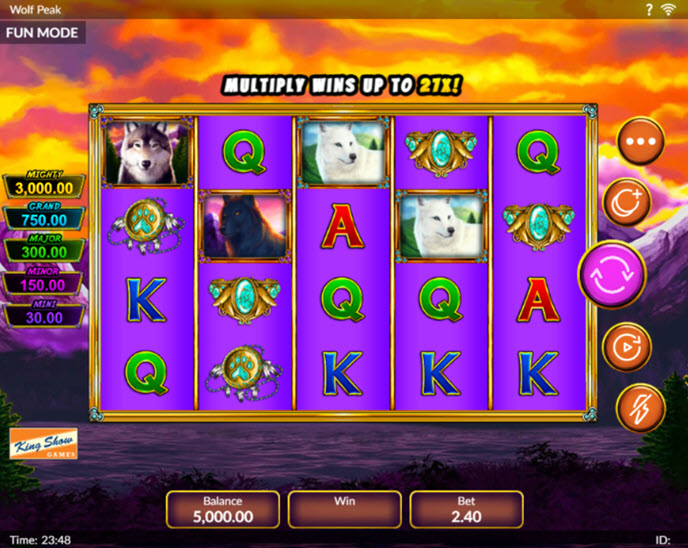
Task: Select the Grand 750.00 jackpot label
Action: pyautogui.click(x=43, y=217)
